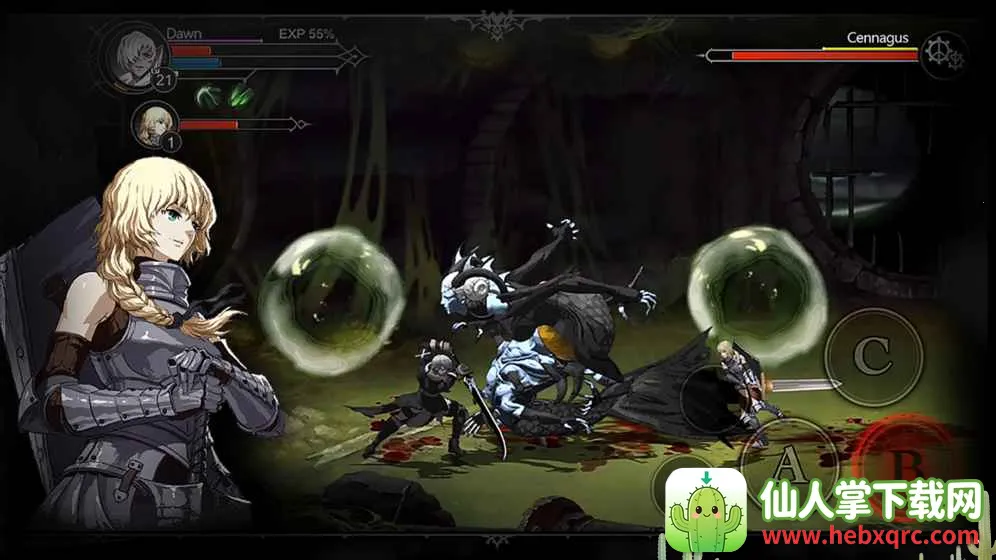Open the gear settings menu
The image size is (996, 560).
point(943,53)
